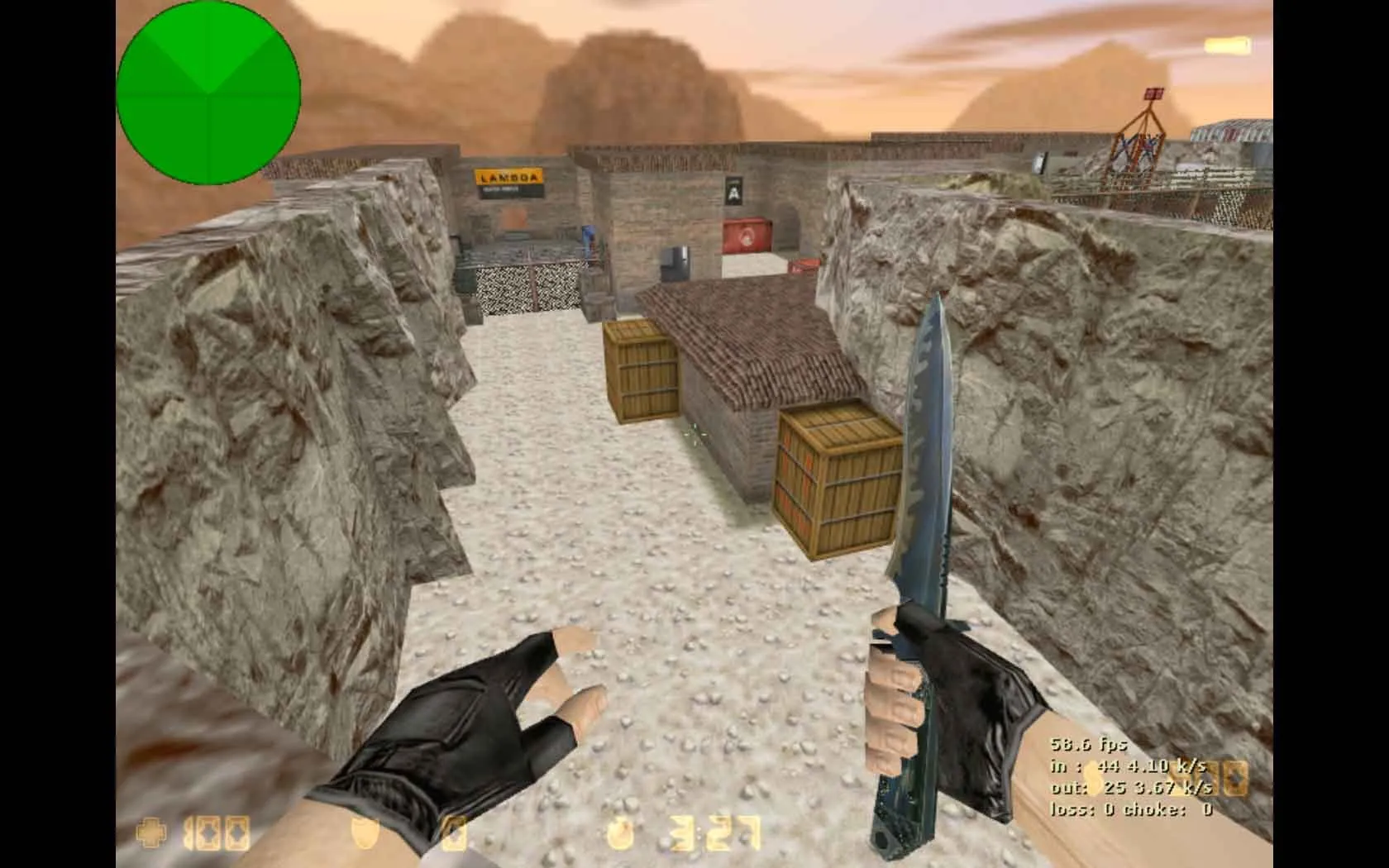Click the timer flame icon in the HUD
This screenshot has height=868, width=1389.
(618, 833)
